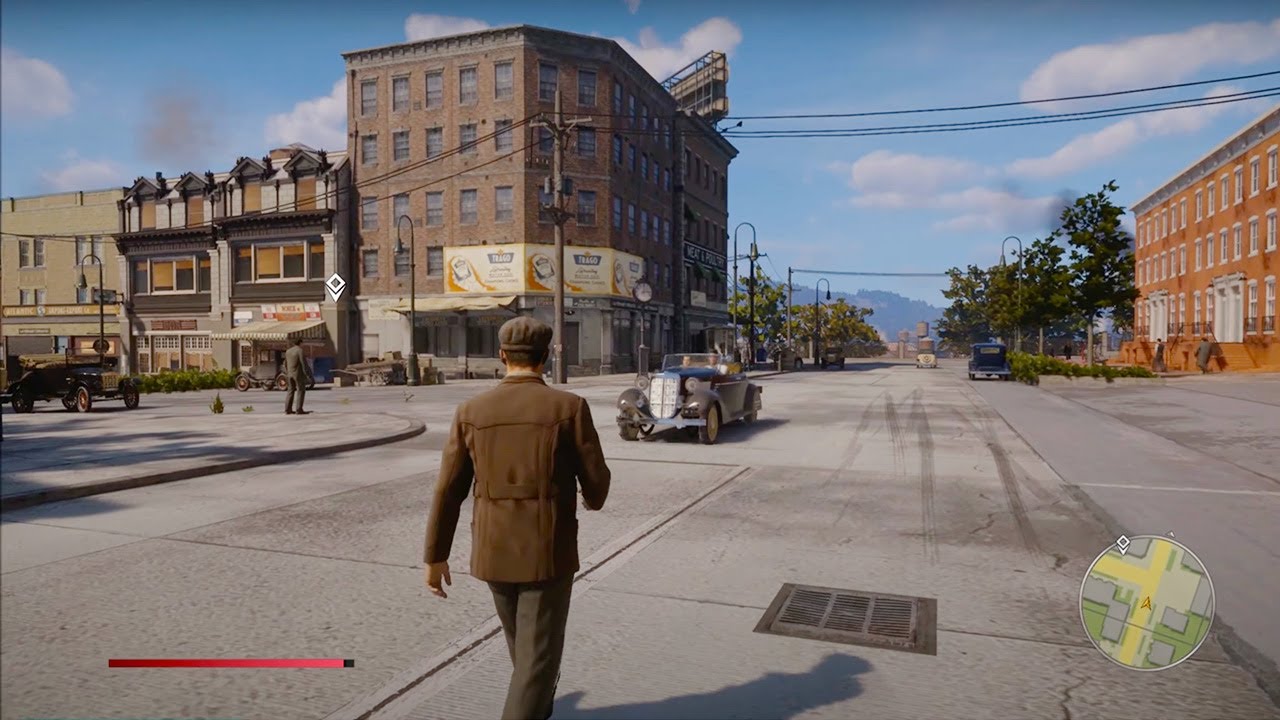This screenshot has width=1280, height=720.
Task: Select the street clock on the corner pole
Action: click(x=644, y=291)
